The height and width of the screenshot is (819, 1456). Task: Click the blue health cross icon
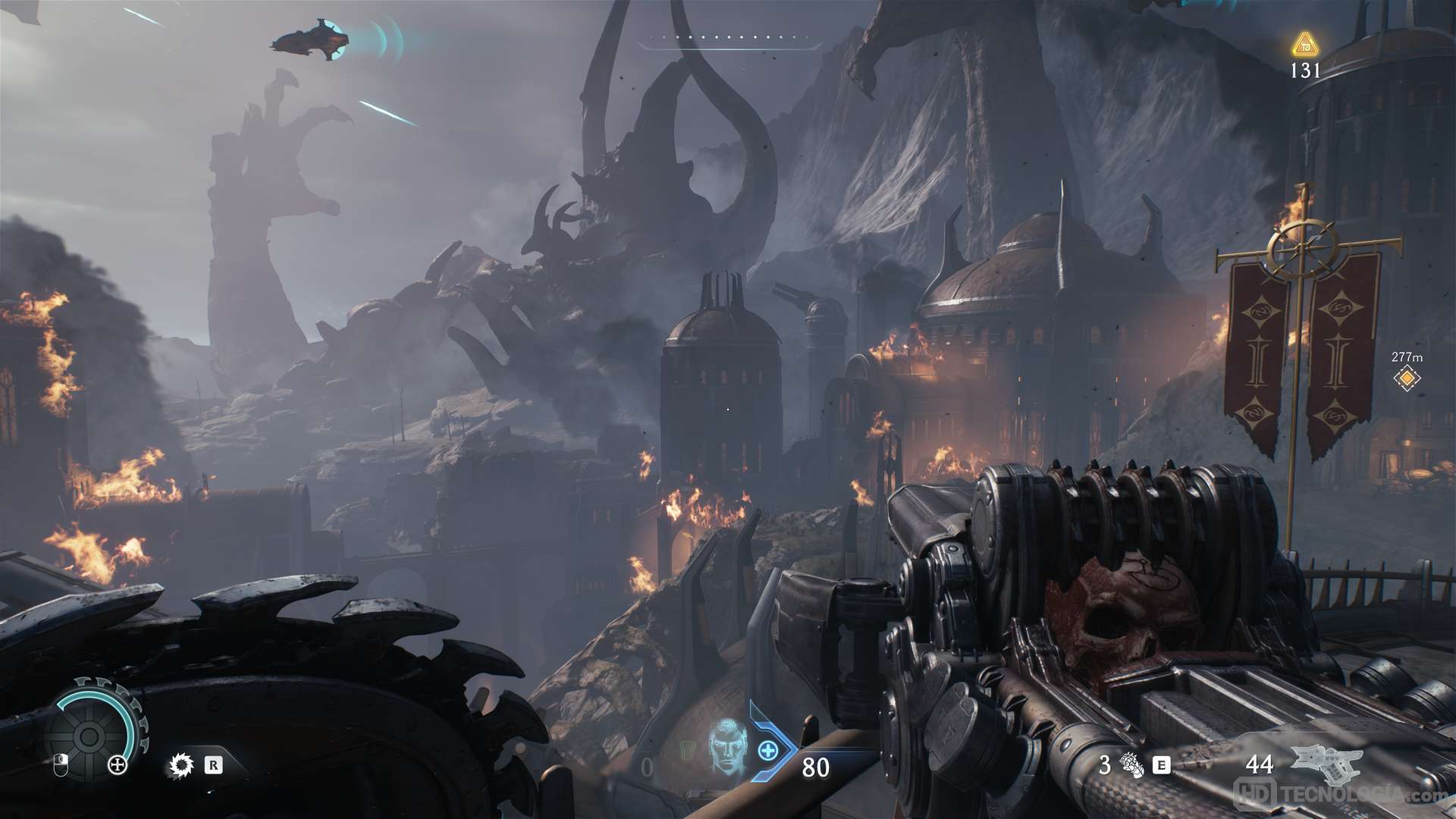point(768,752)
